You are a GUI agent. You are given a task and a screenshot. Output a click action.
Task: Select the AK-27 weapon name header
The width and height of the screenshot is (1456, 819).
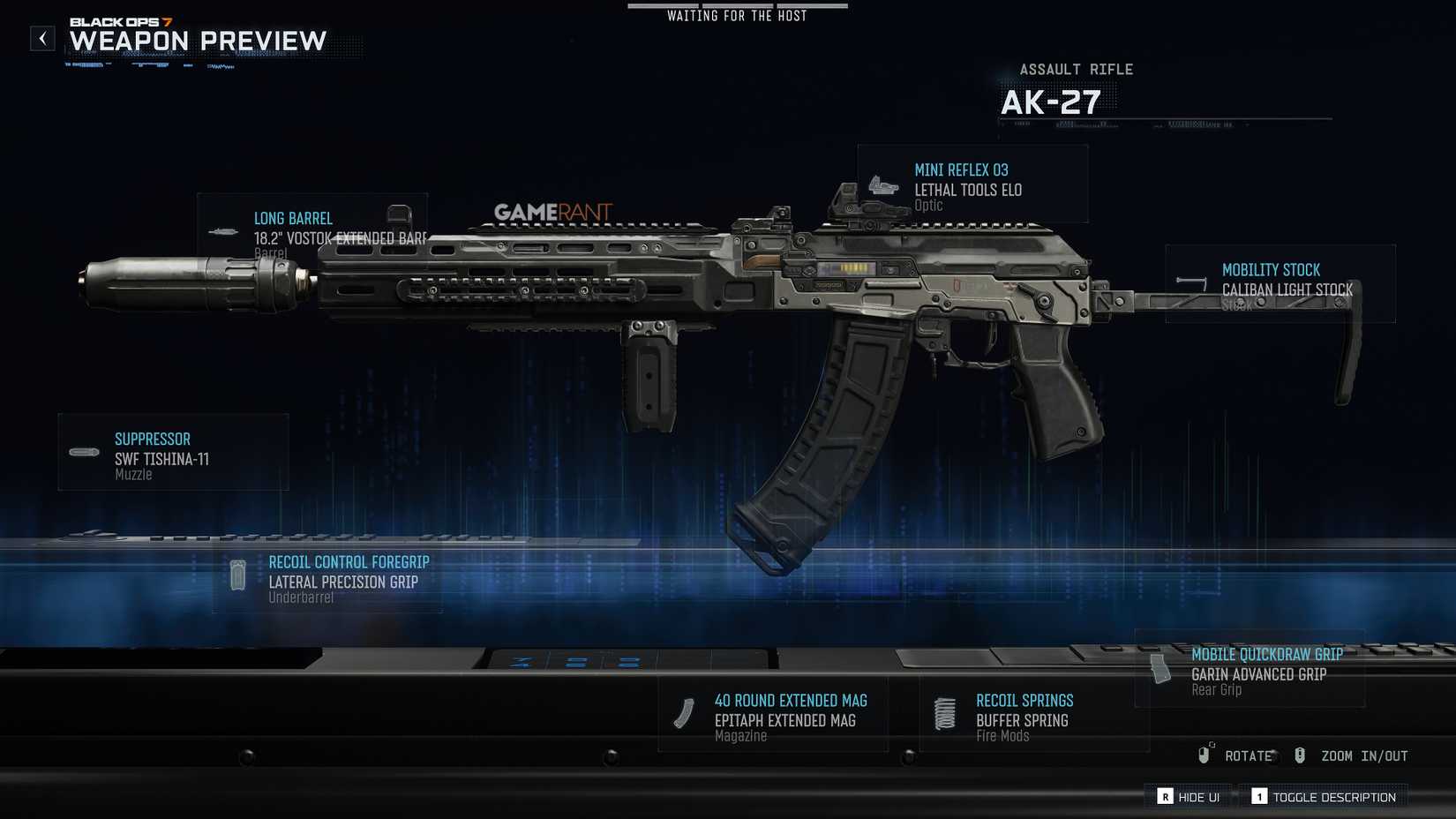click(1049, 101)
